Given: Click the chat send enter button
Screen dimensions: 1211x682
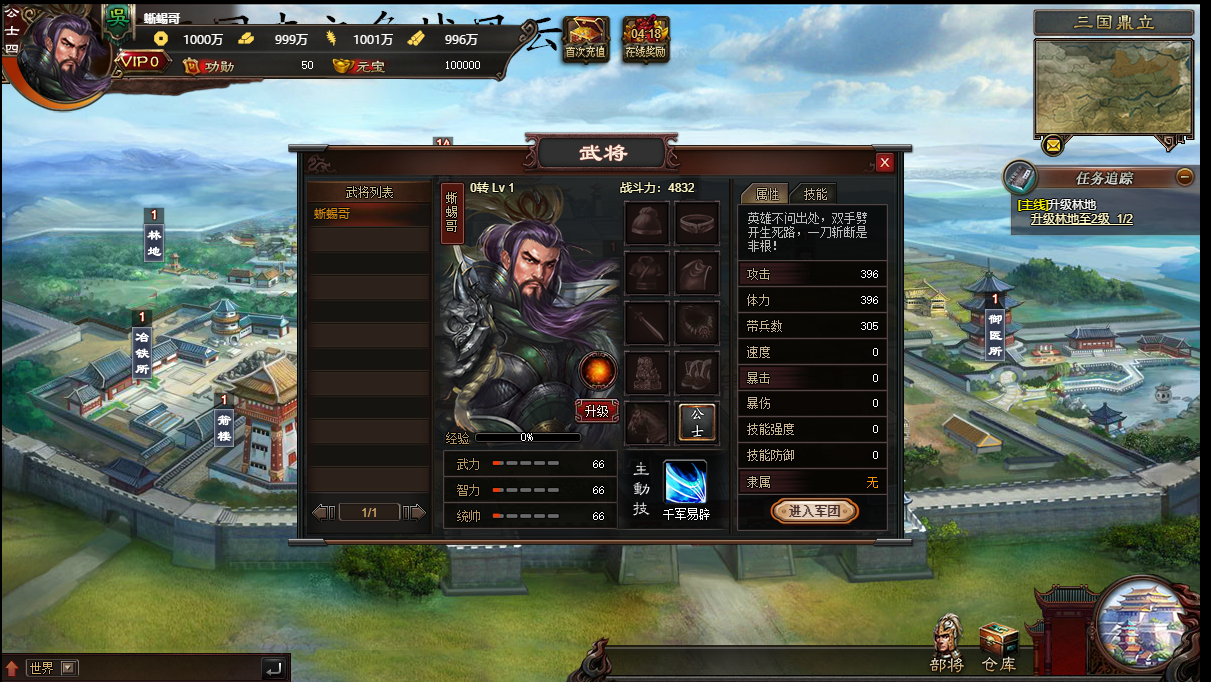Looking at the screenshot, I should (273, 668).
